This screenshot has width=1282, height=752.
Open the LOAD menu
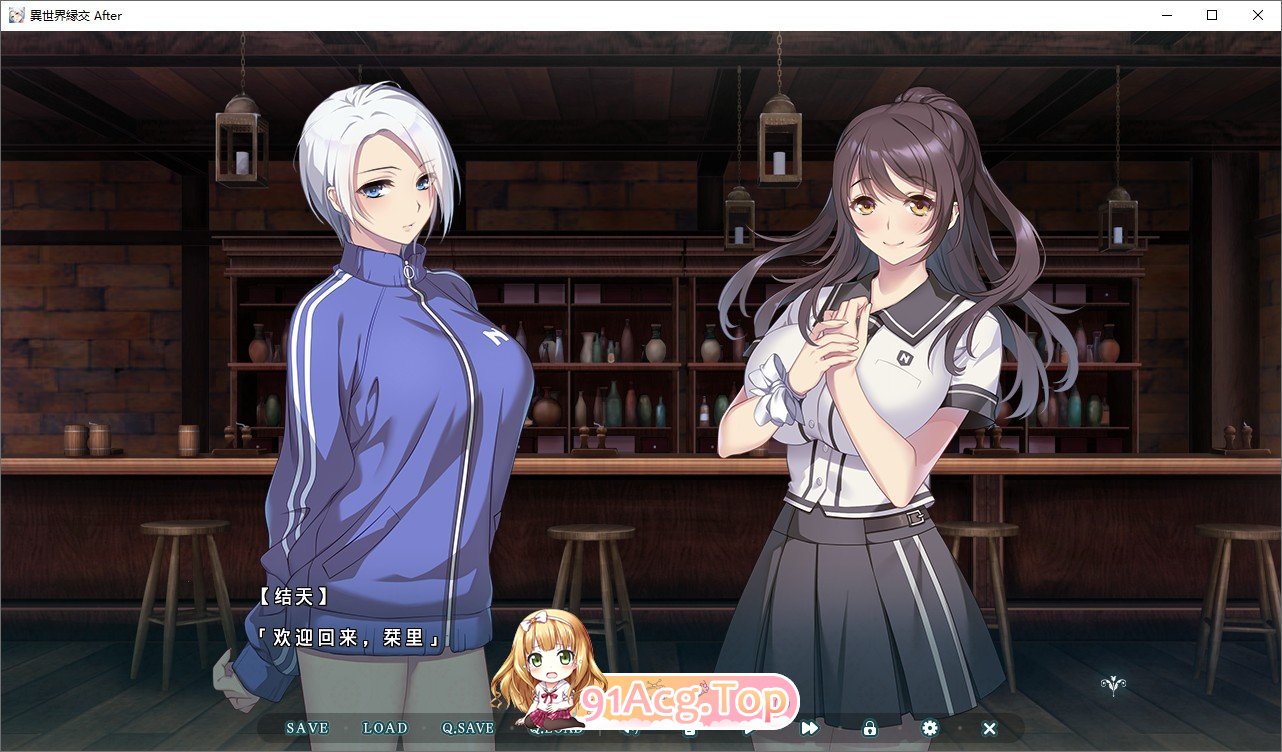(x=385, y=728)
